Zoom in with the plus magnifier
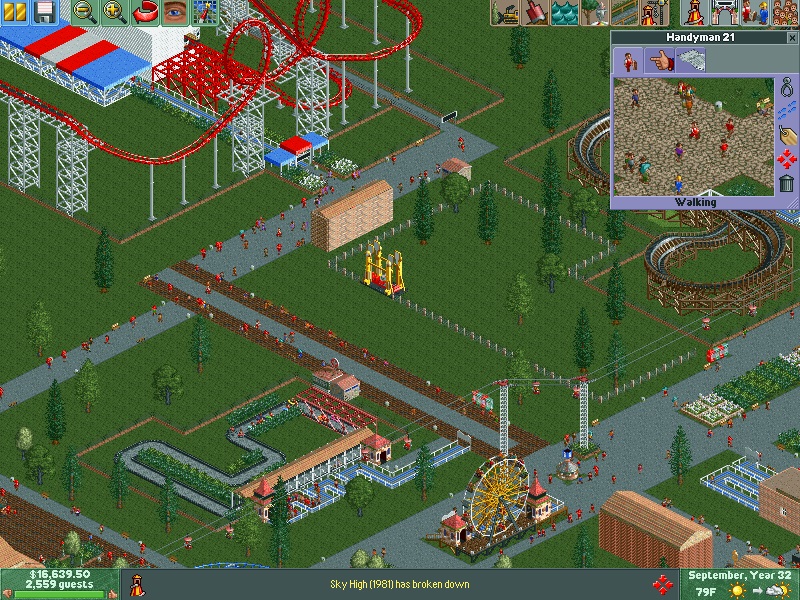The height and width of the screenshot is (600, 800). [115, 12]
